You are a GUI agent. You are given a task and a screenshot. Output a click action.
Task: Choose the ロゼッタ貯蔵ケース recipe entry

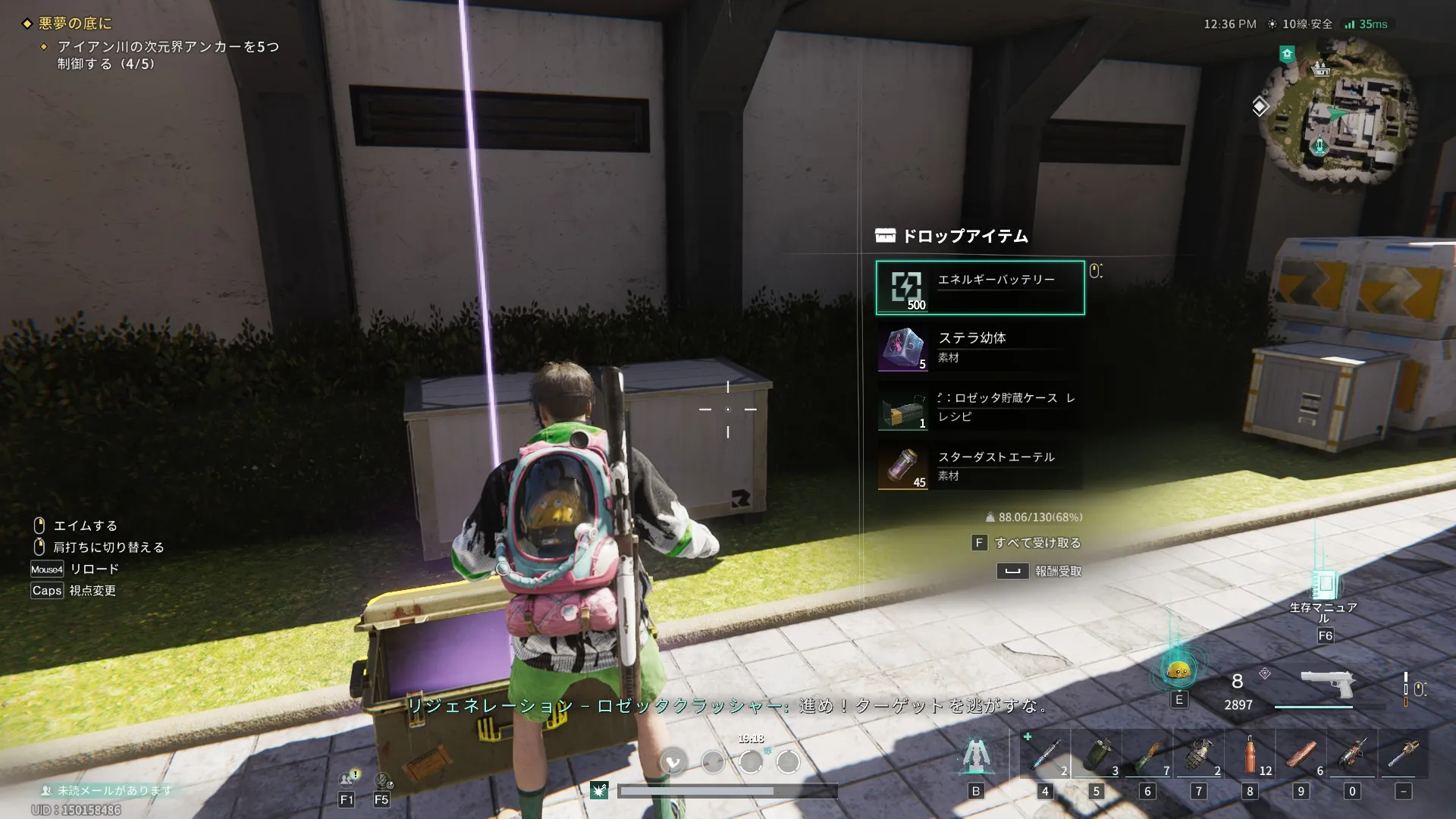point(980,407)
